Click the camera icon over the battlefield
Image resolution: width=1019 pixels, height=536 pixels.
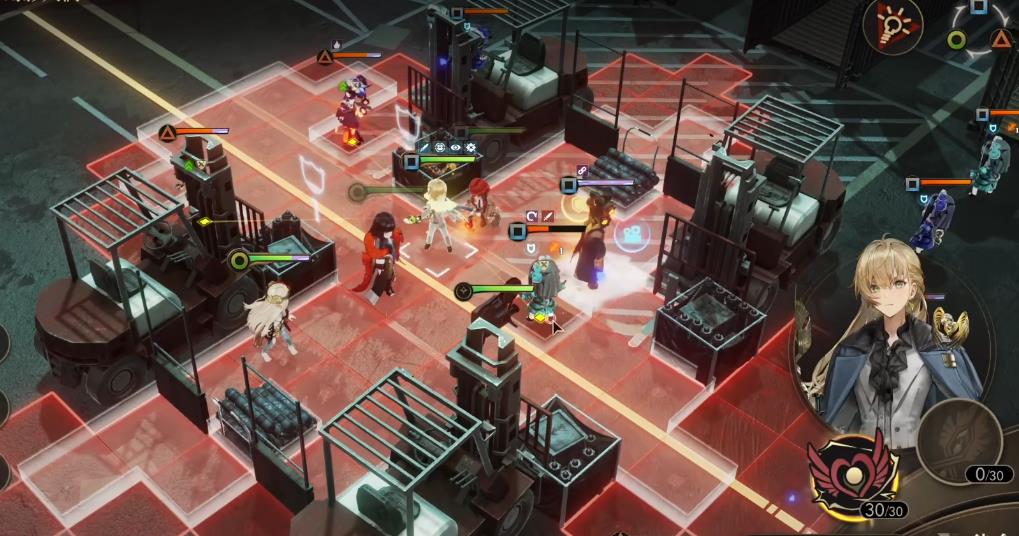click(x=630, y=236)
